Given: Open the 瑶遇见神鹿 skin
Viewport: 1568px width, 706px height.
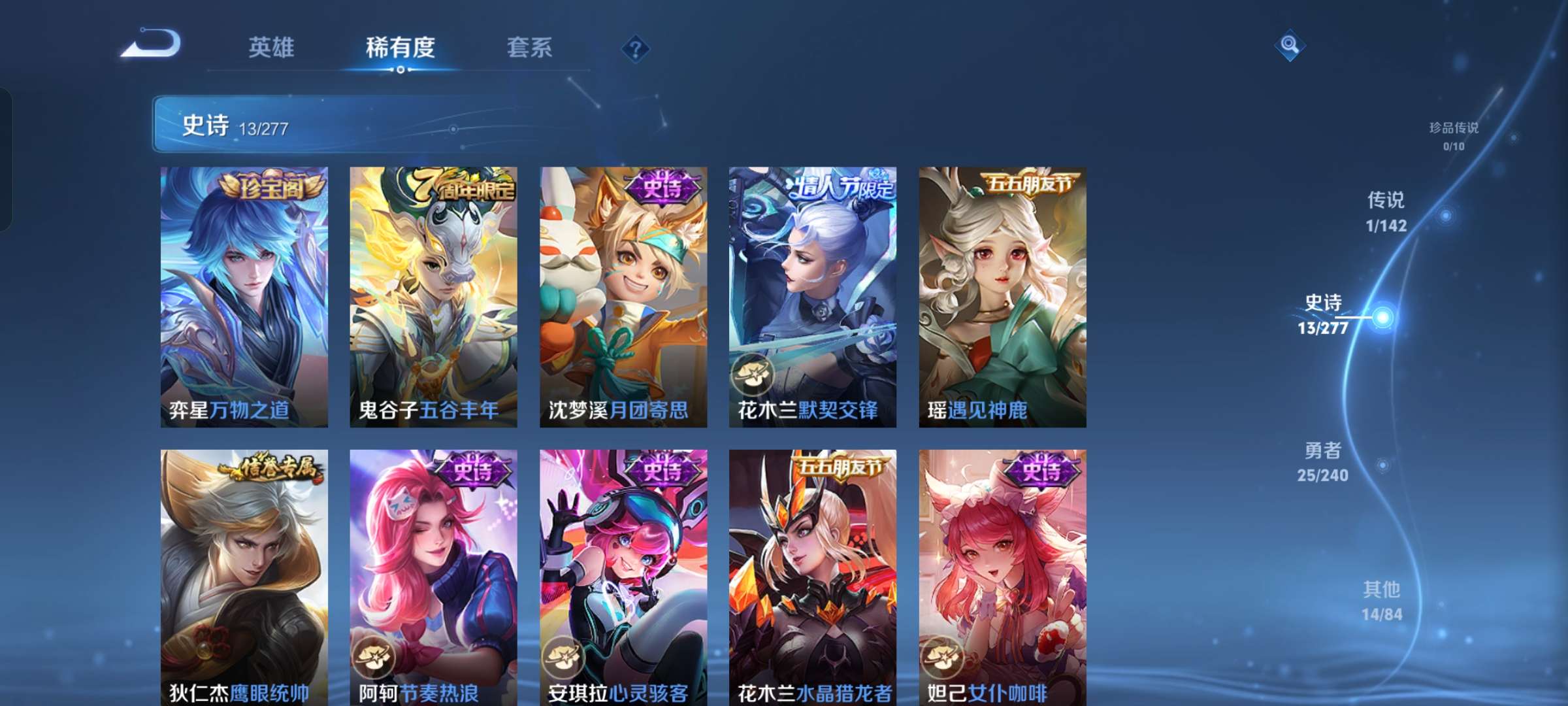Looking at the screenshot, I should click(1003, 294).
